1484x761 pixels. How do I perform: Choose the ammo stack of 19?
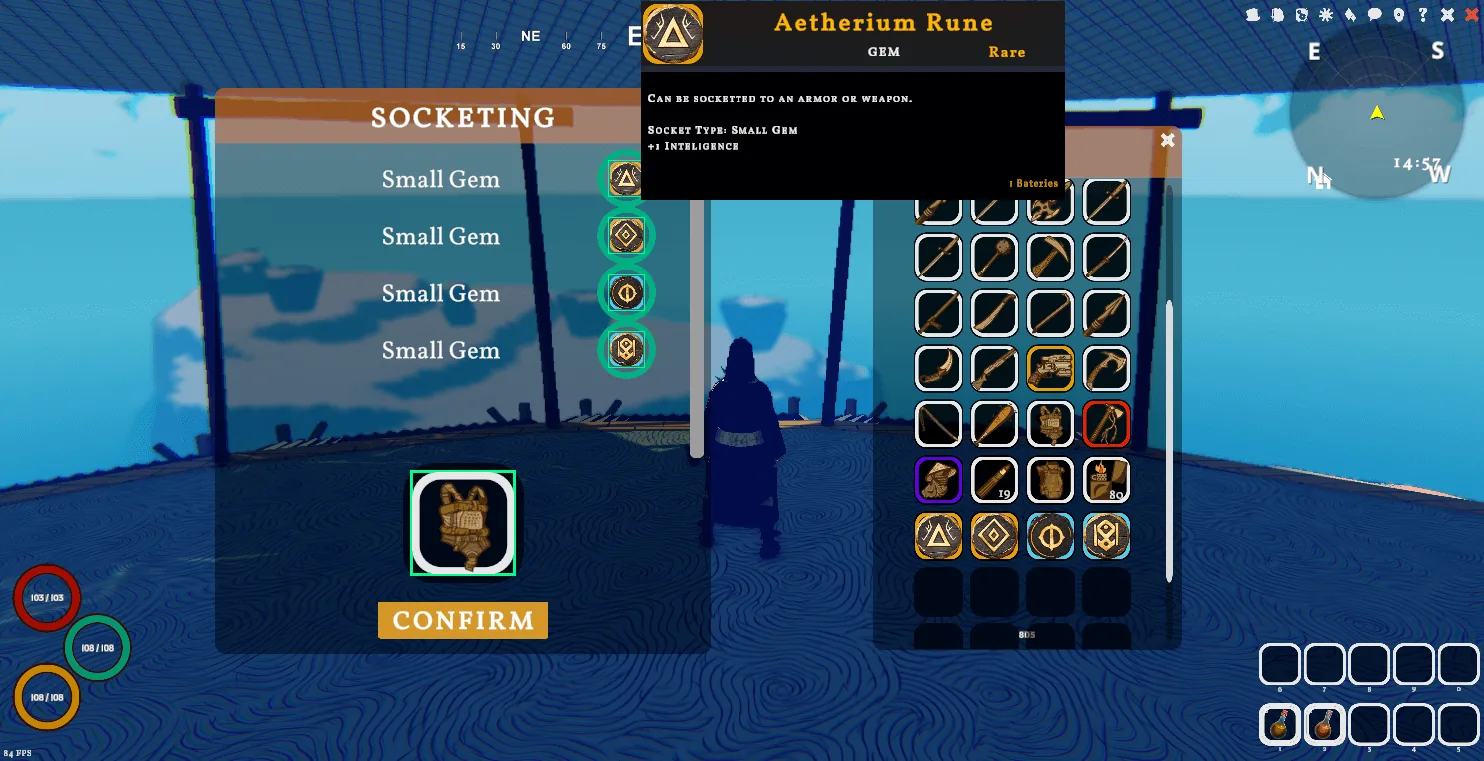click(x=994, y=480)
